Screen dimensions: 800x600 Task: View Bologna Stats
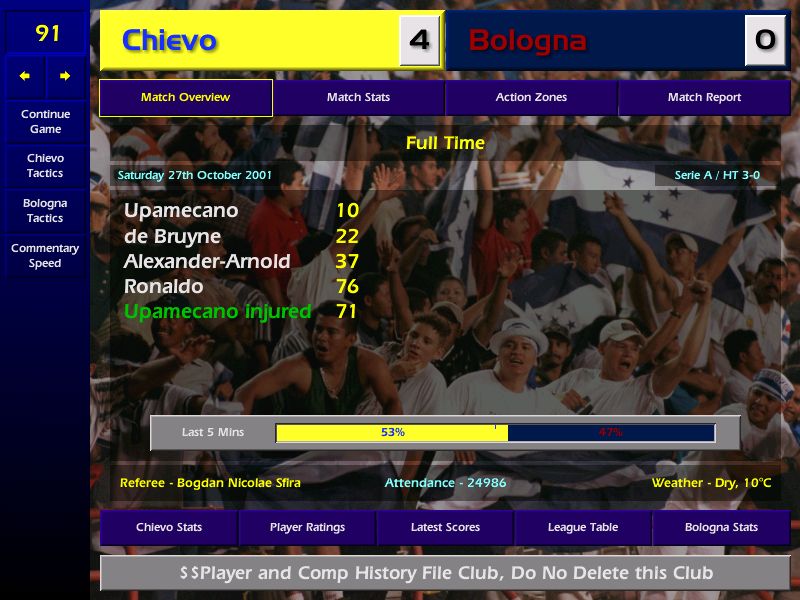[721, 527]
